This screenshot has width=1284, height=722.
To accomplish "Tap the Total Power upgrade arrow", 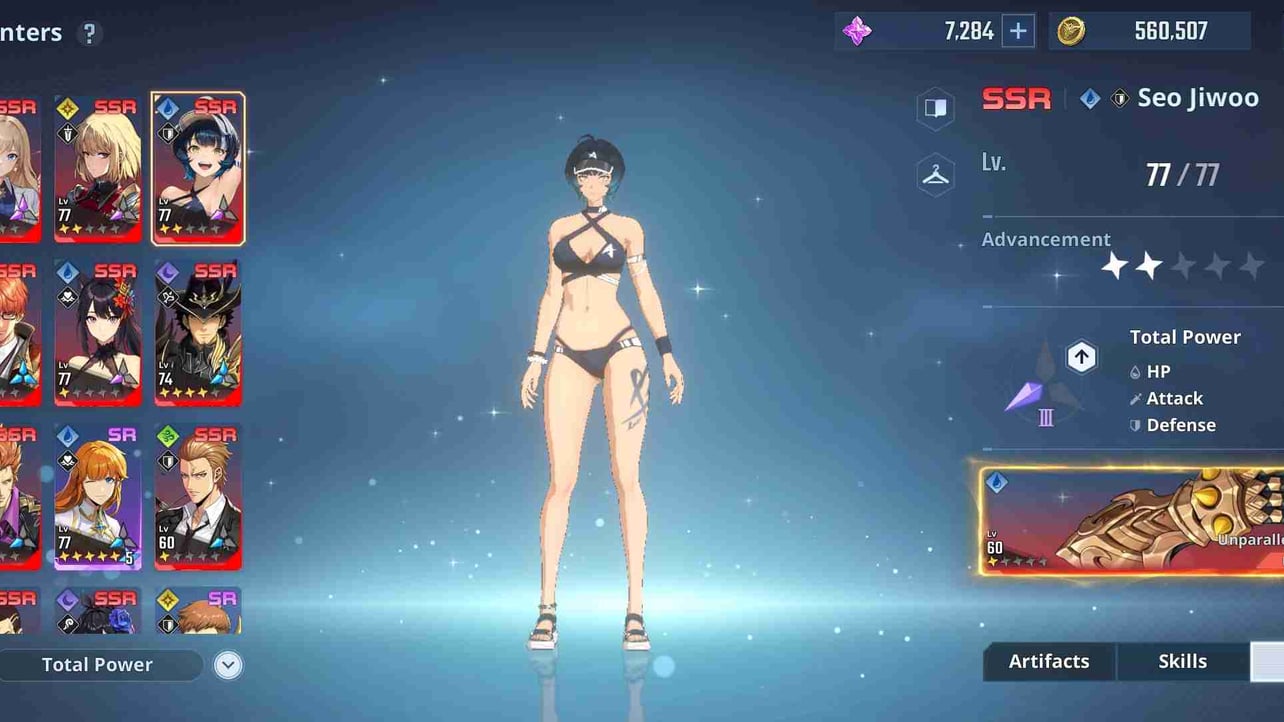I will [x=1081, y=357].
